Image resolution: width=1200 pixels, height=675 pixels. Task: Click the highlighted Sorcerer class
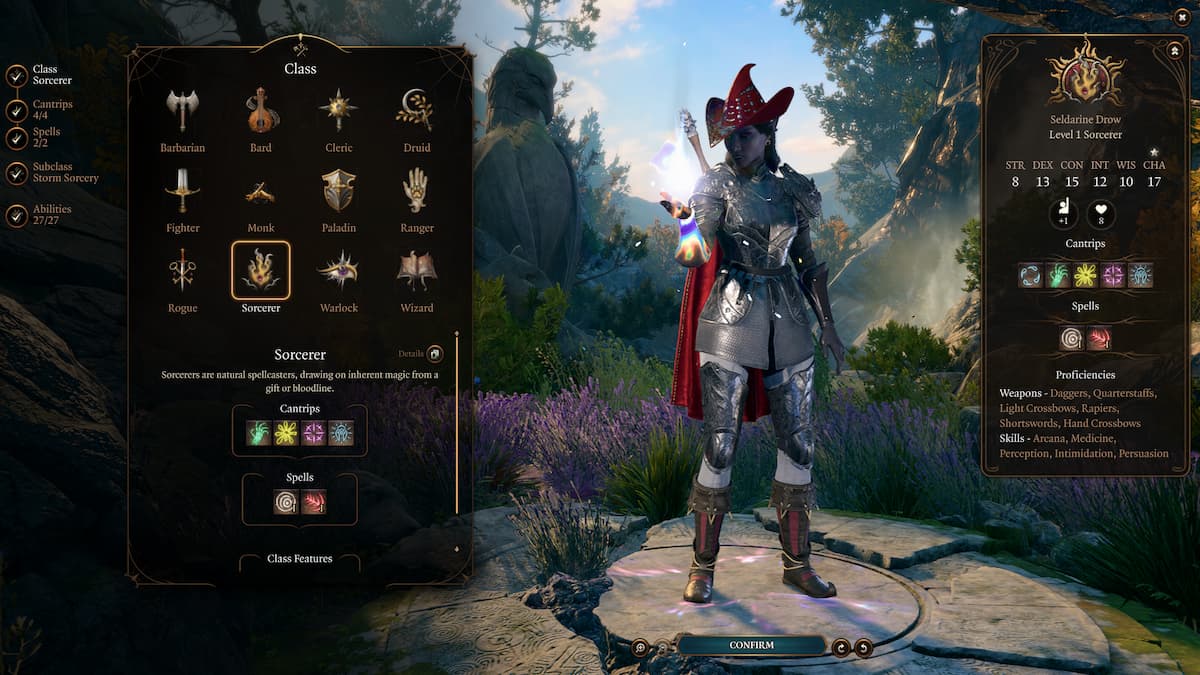[261, 271]
